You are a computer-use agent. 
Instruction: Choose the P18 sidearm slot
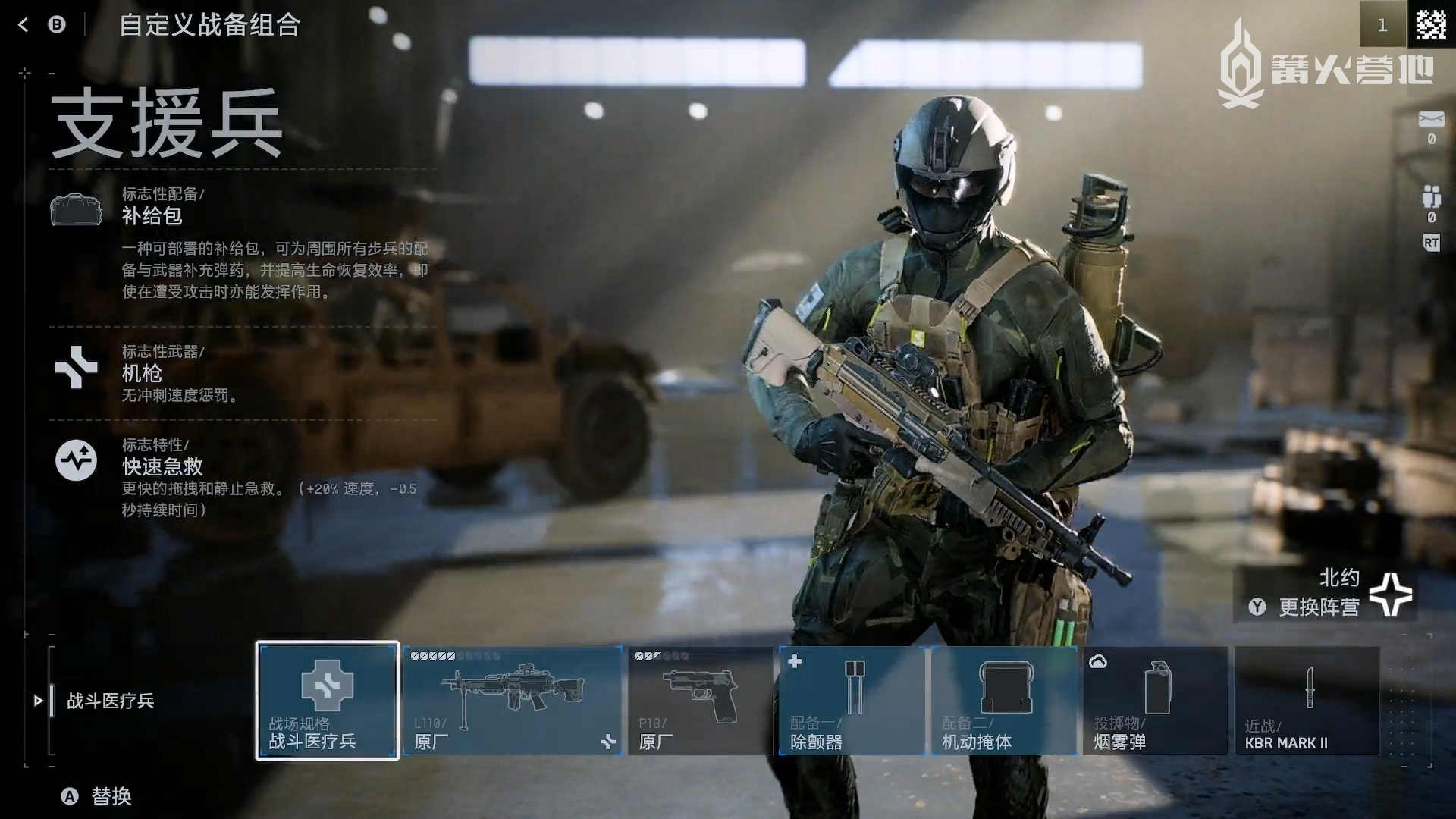[700, 700]
